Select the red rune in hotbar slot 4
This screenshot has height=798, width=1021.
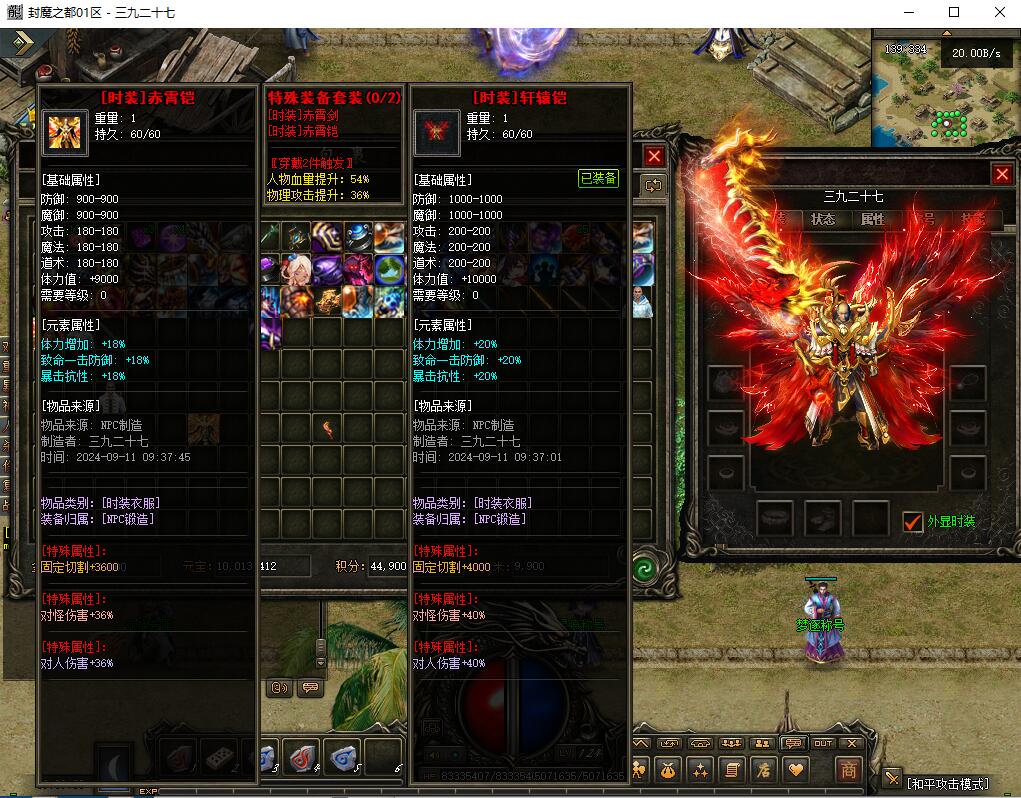coord(300,755)
